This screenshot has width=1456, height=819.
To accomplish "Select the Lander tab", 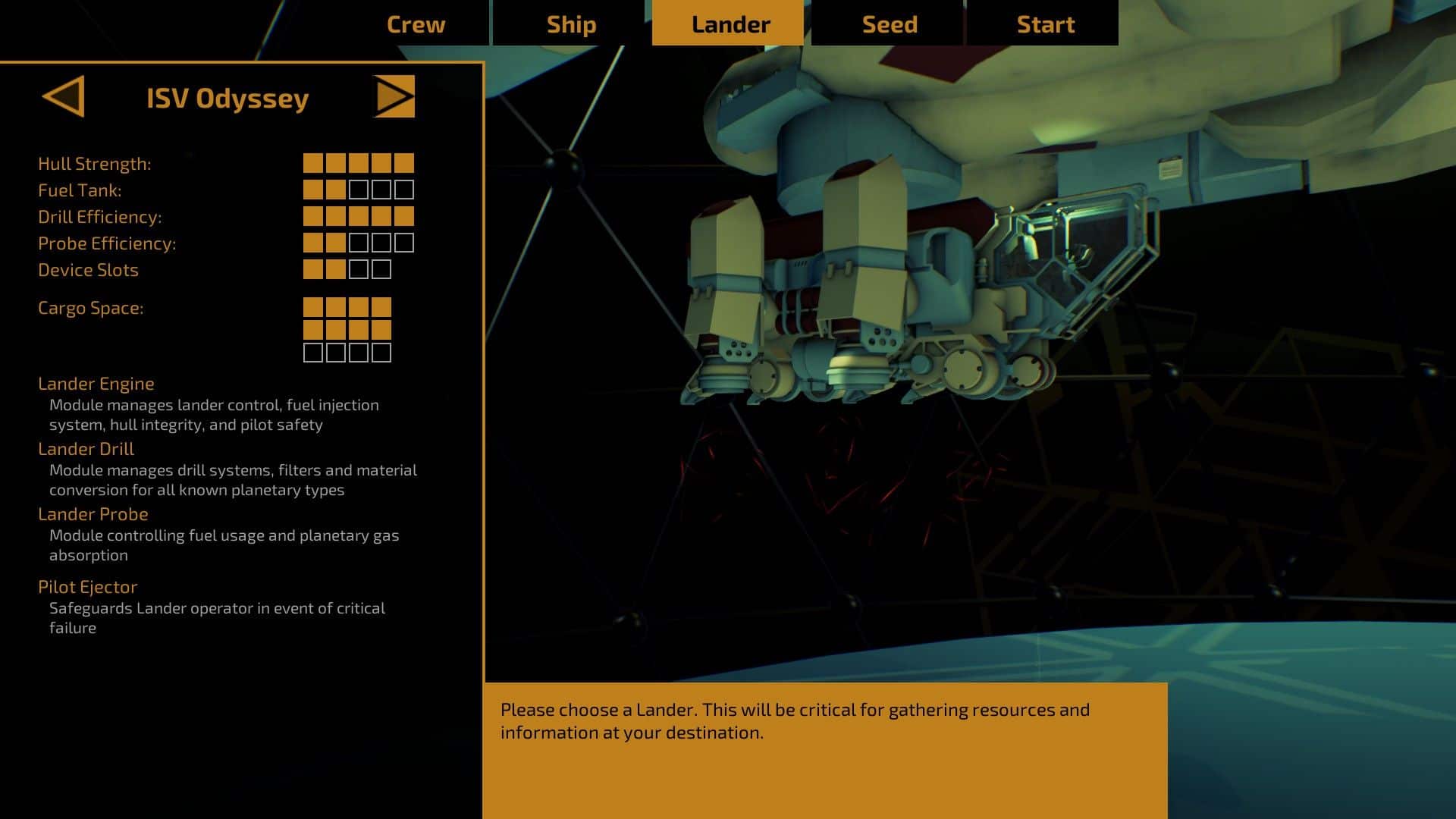I will click(730, 24).
